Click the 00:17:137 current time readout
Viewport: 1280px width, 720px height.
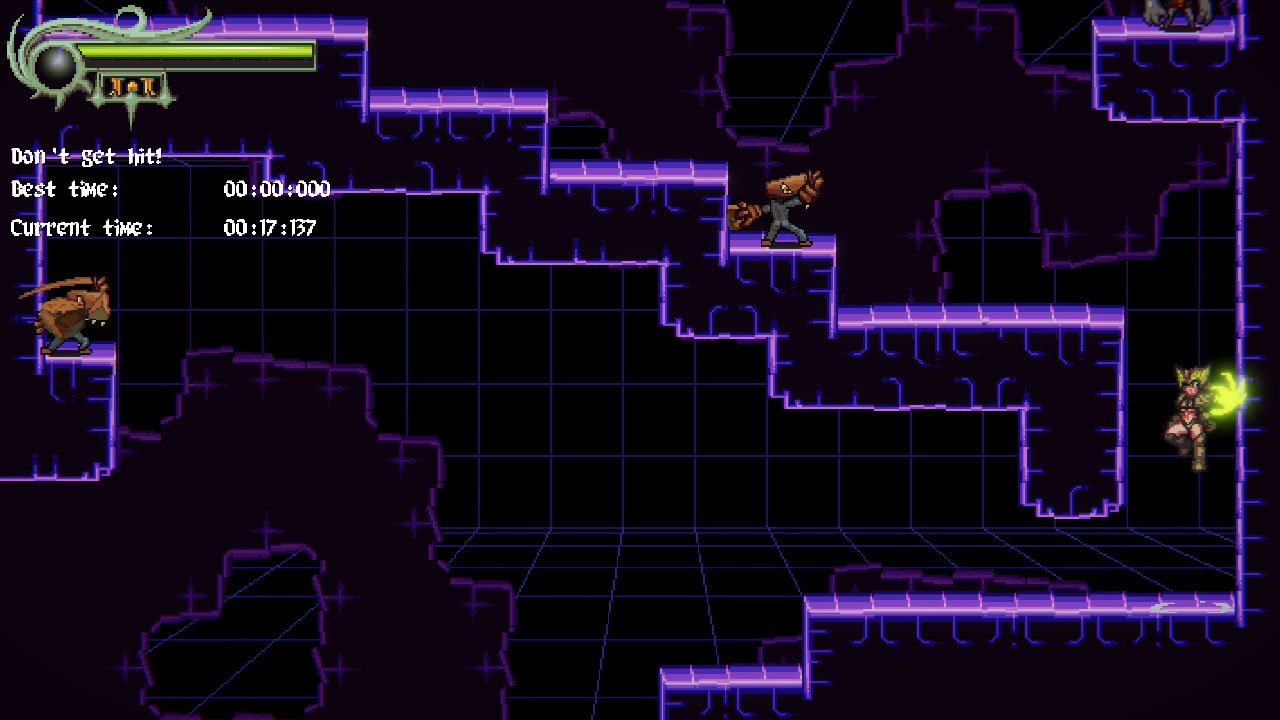[268, 227]
